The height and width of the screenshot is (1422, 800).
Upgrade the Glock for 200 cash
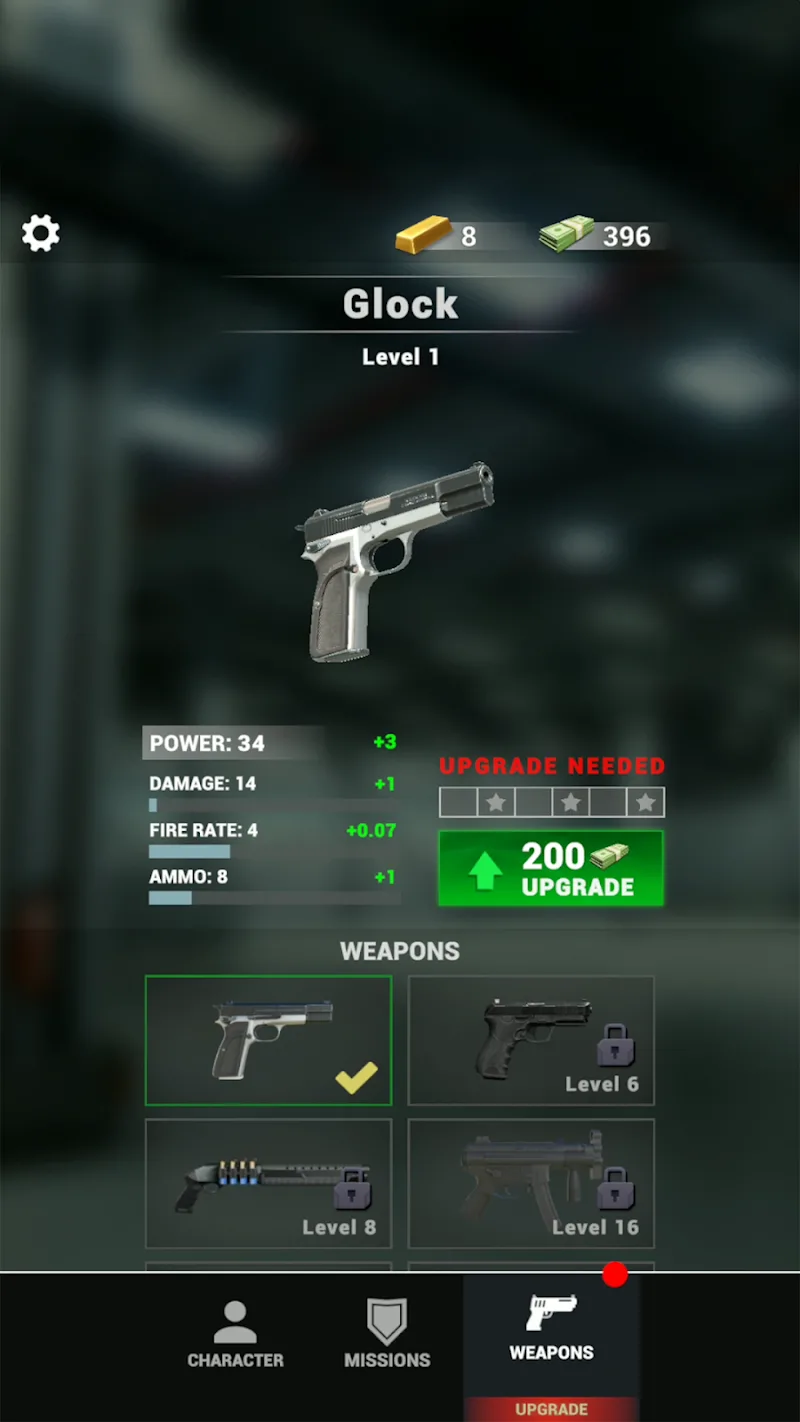[x=551, y=868]
